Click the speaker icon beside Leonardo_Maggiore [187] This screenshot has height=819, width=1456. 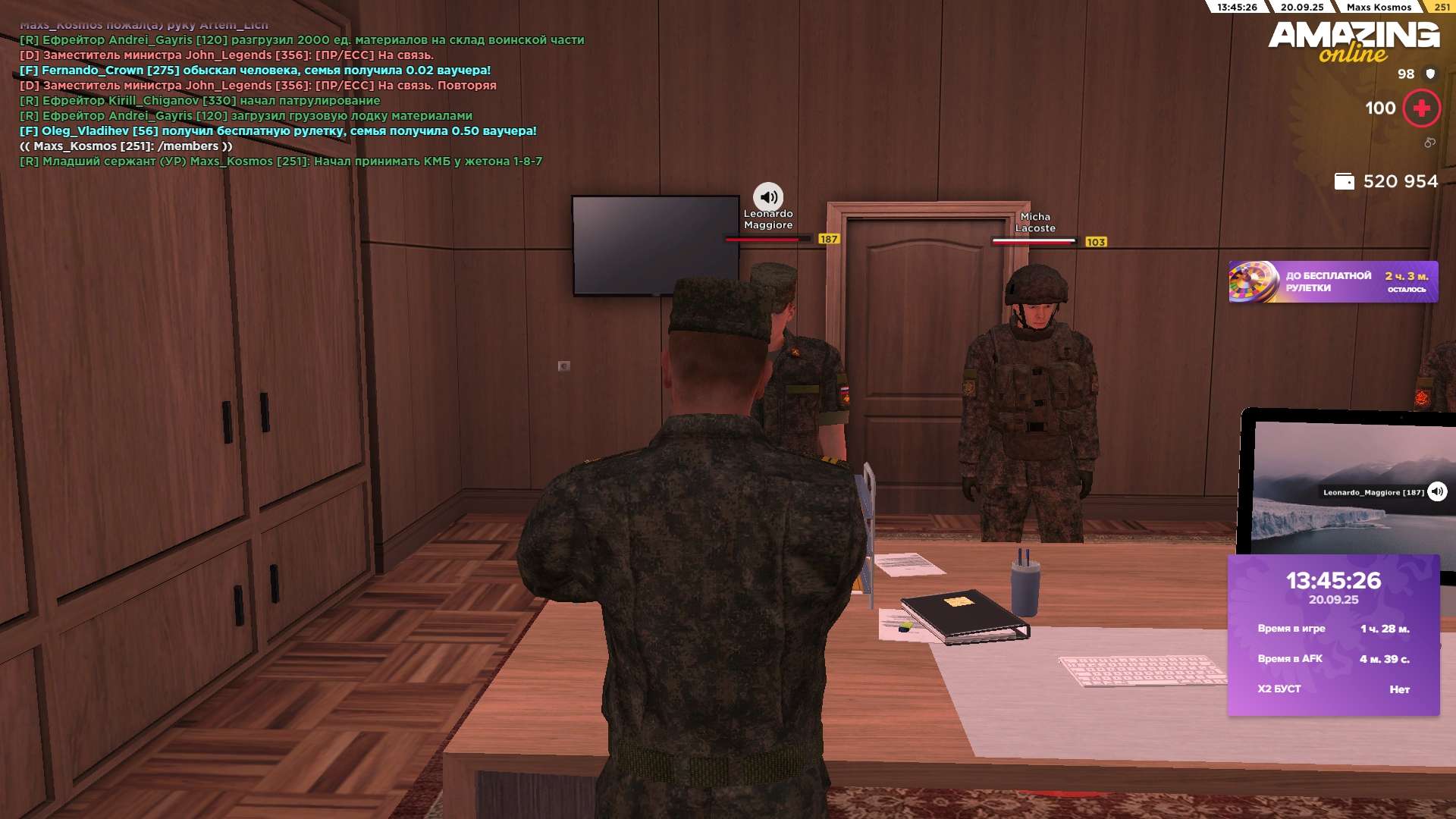(x=1437, y=492)
